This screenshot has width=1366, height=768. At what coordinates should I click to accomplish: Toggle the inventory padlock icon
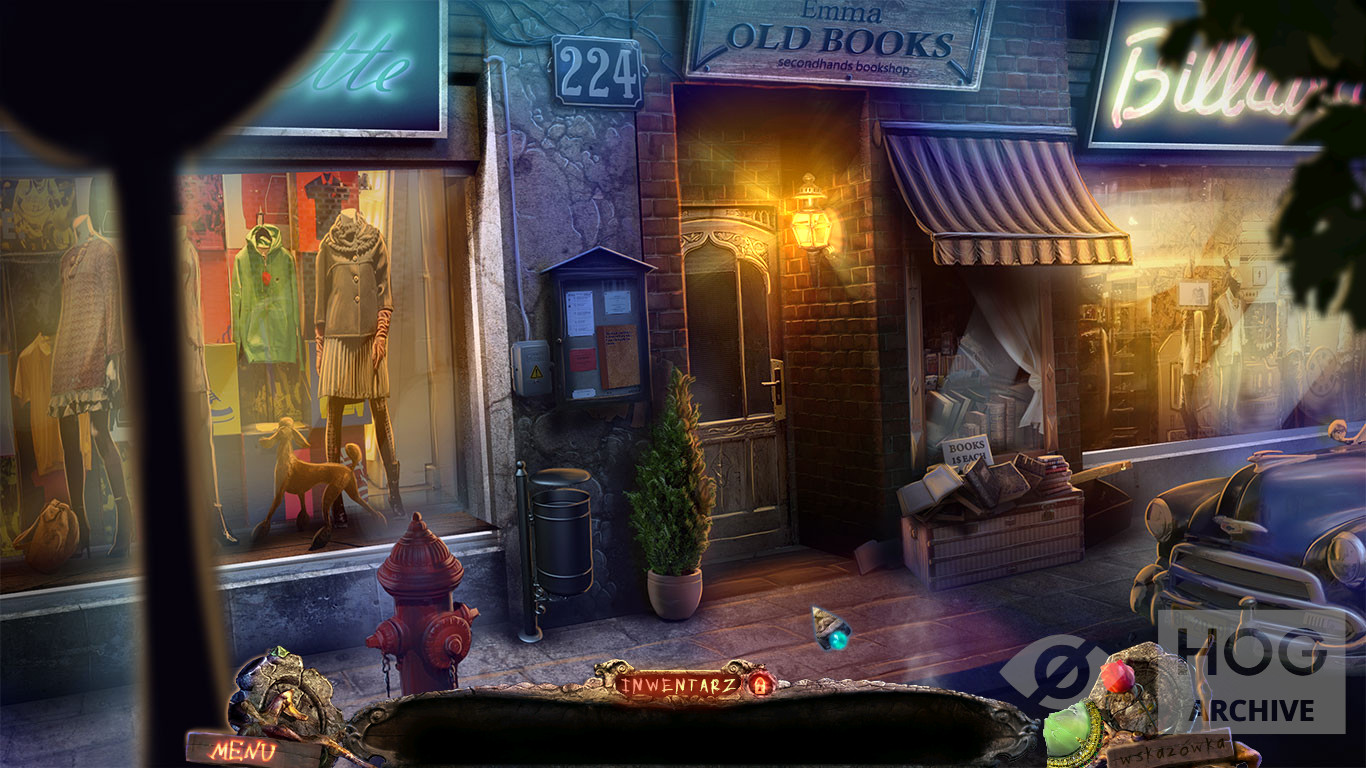759,685
